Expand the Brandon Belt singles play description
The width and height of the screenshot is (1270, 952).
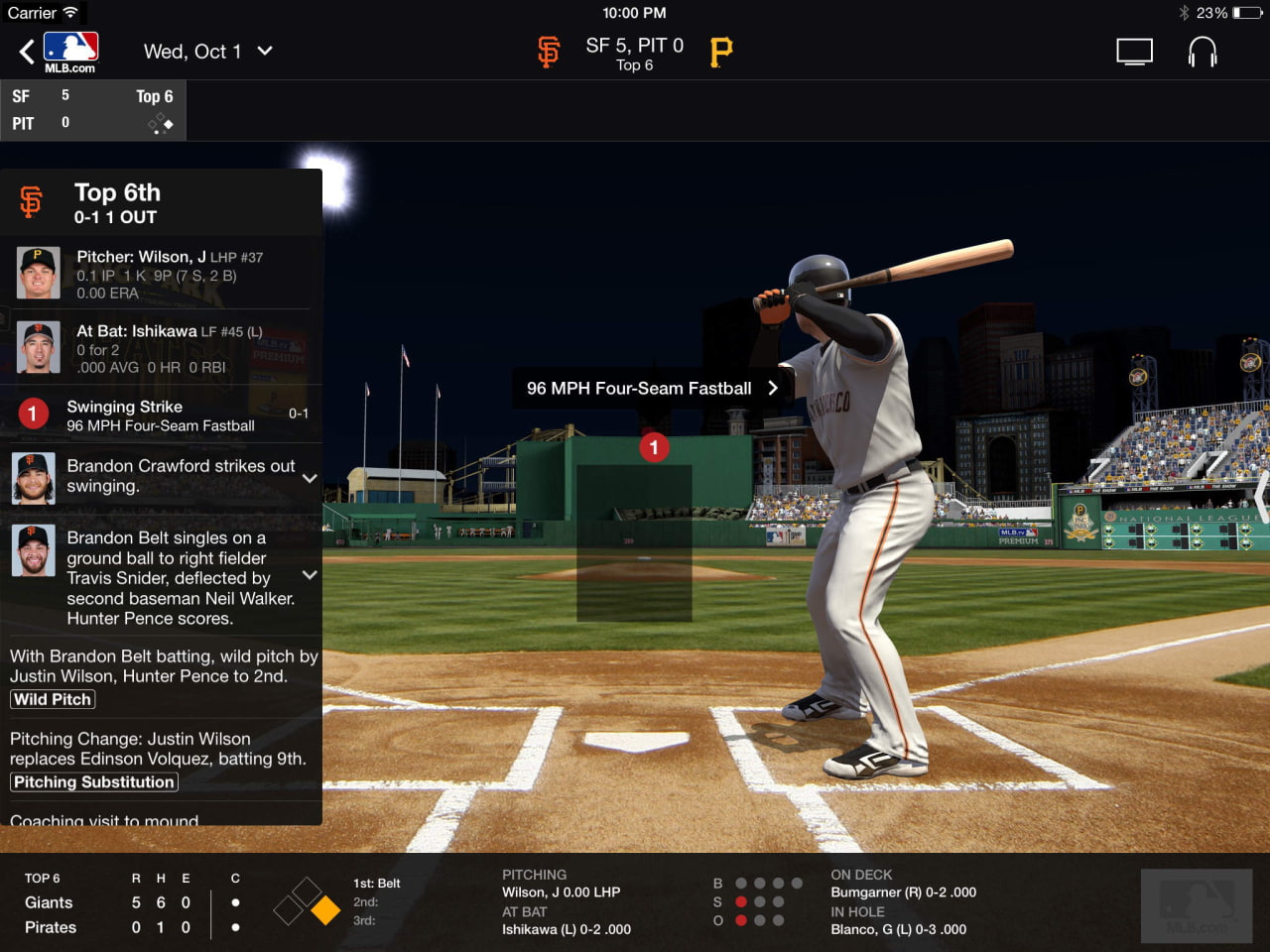click(x=310, y=575)
